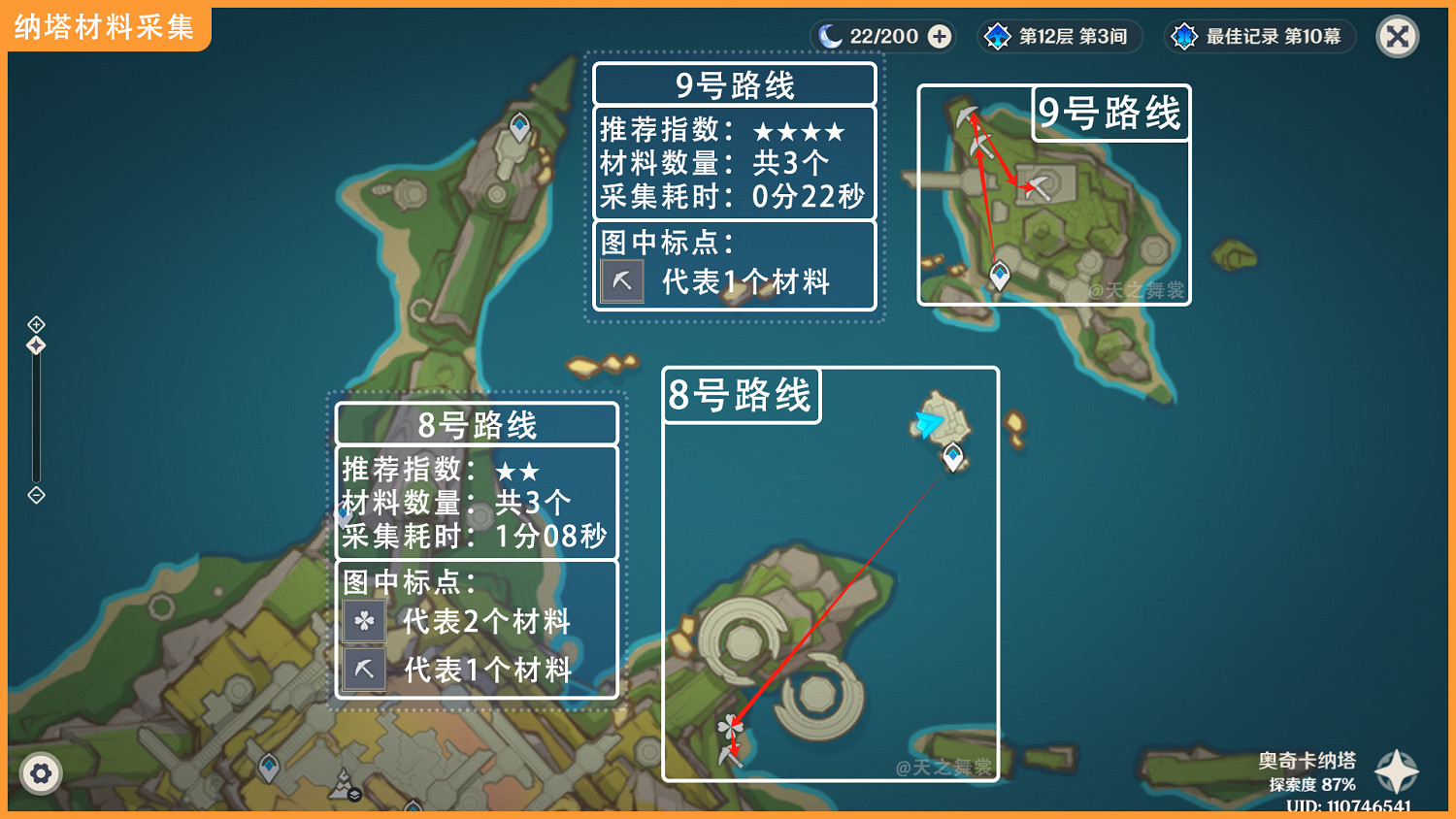Click the flower legend icon in the 8号路线 panel
Screen dimensions: 1456x819
[364, 621]
